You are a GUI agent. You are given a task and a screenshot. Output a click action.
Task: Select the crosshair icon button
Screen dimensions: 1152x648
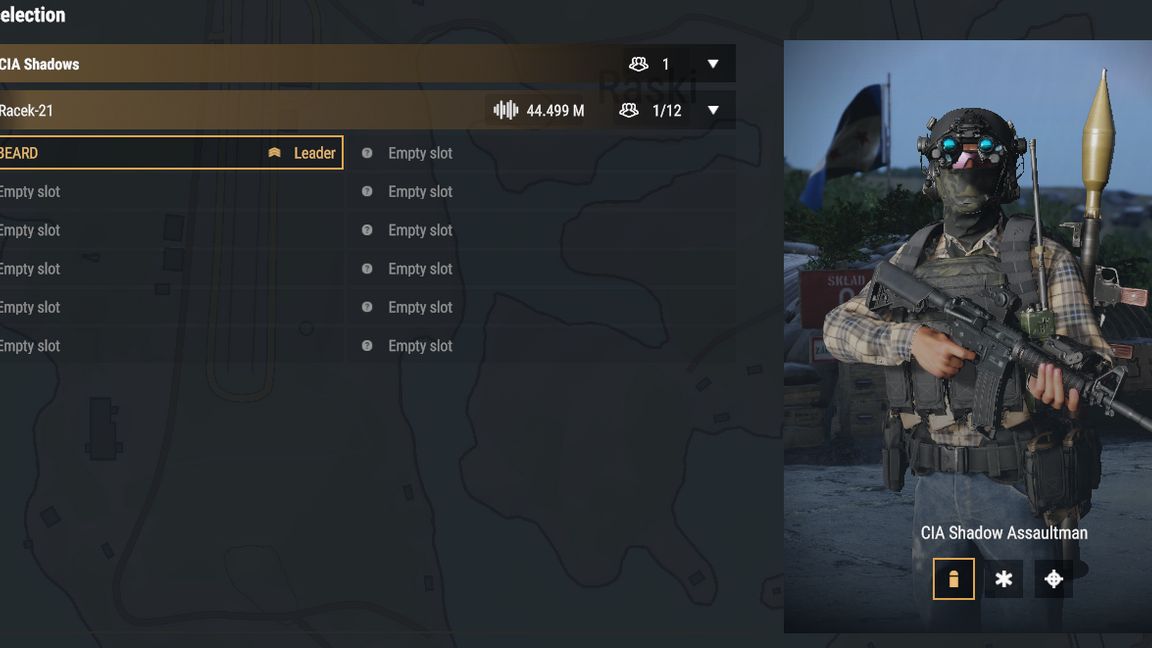[1053, 579]
